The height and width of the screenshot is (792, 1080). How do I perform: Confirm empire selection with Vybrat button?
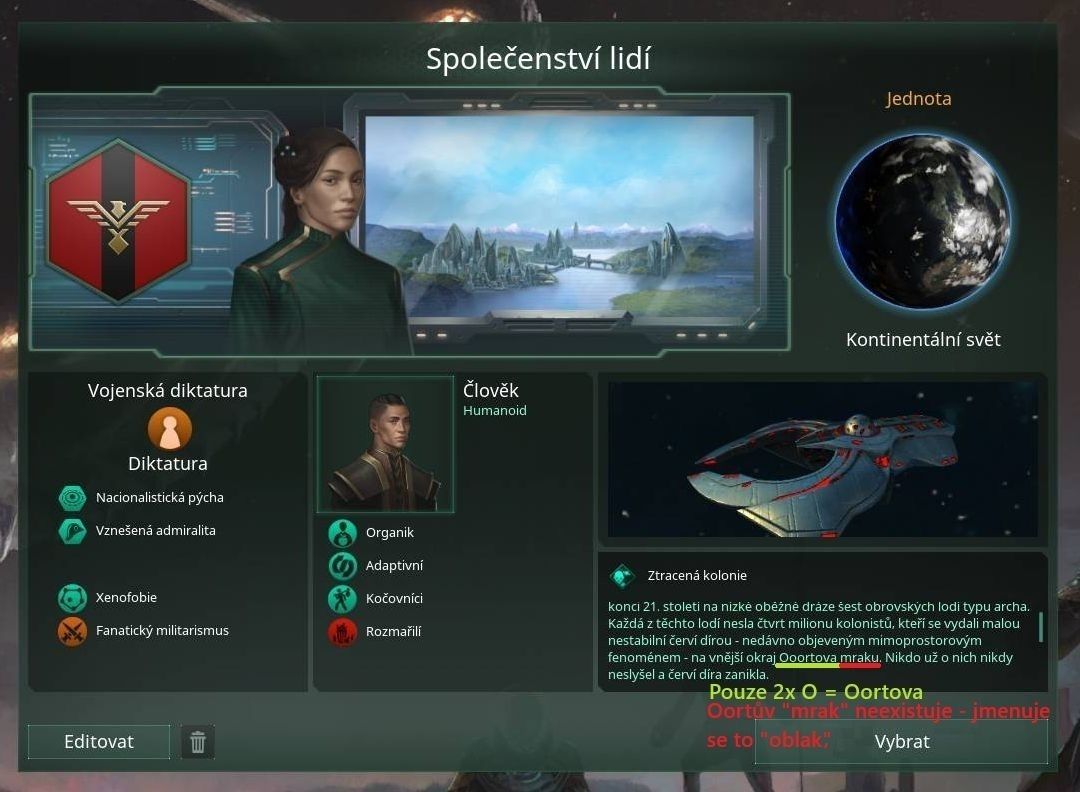coord(901,741)
